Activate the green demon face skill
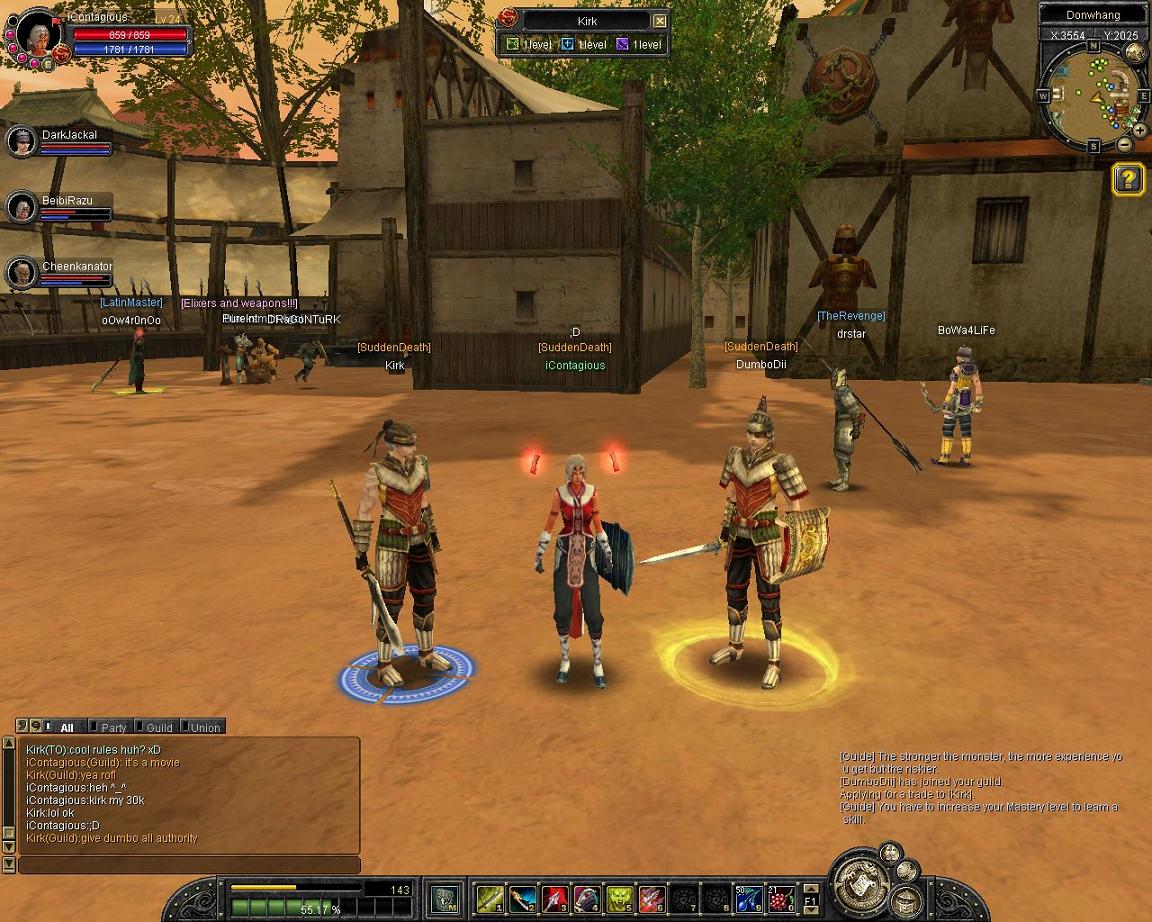1152x922 pixels. point(620,899)
